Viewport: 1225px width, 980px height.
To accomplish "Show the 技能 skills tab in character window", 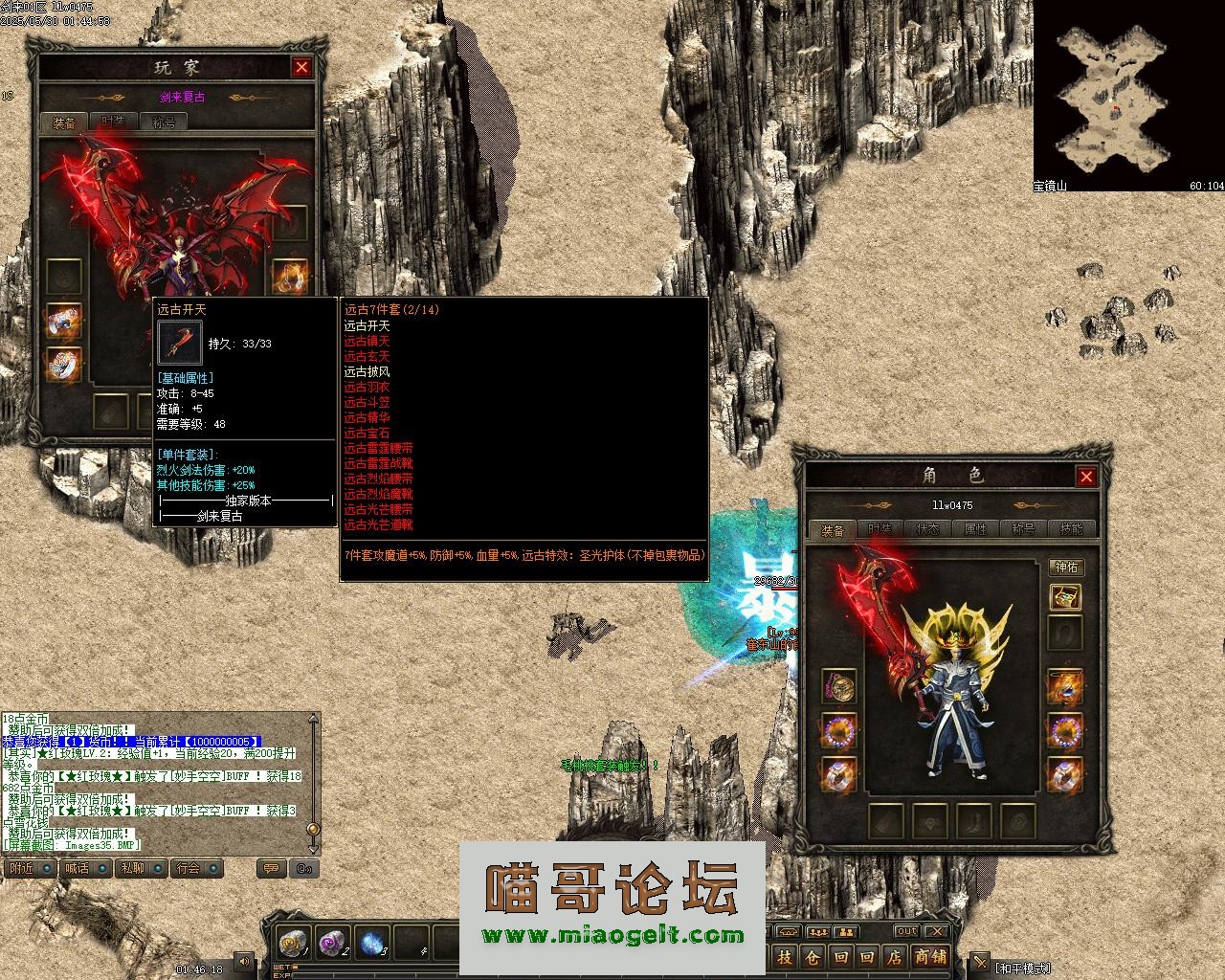I will coord(1071,529).
